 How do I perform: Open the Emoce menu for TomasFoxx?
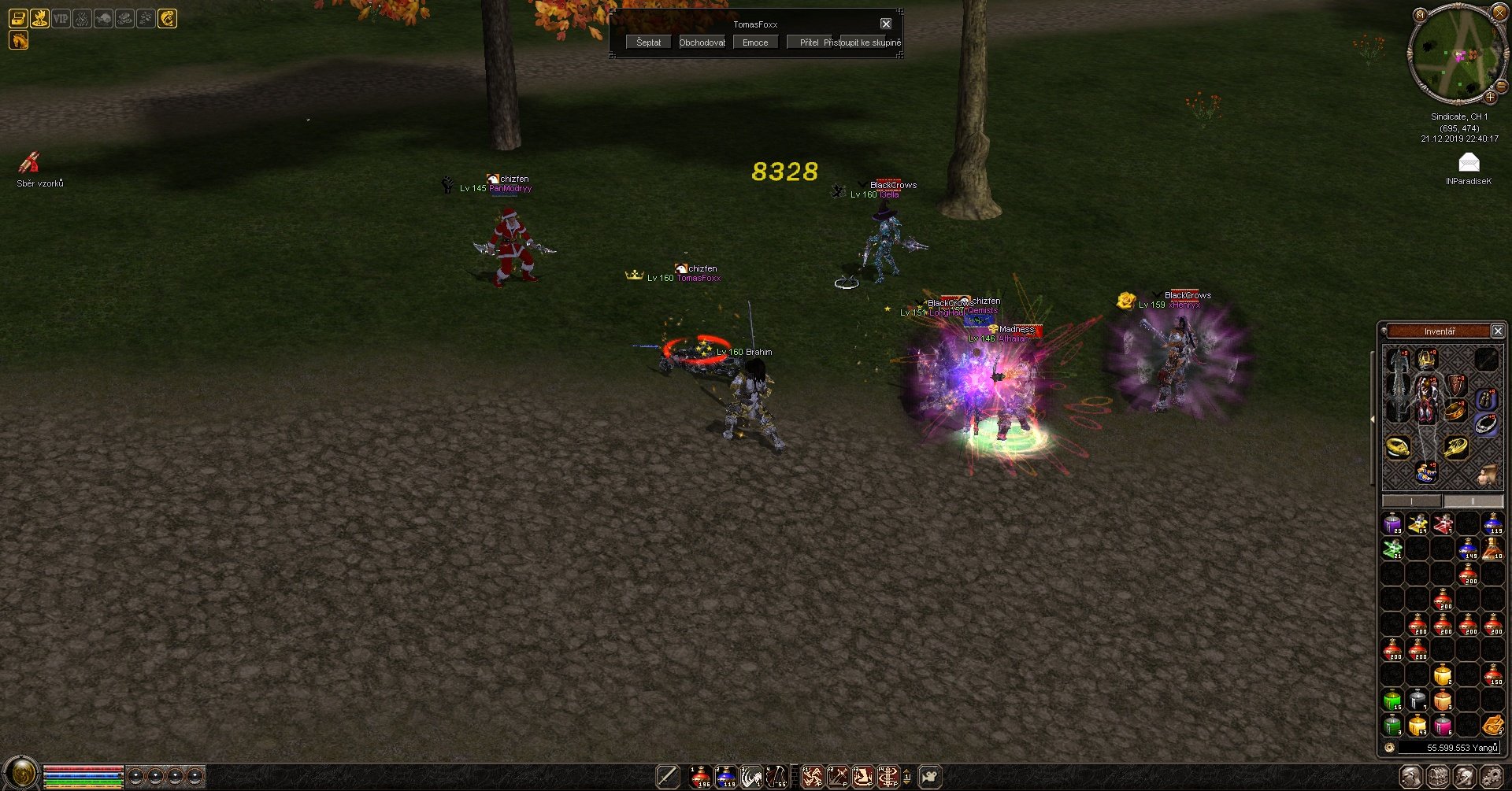pos(755,43)
